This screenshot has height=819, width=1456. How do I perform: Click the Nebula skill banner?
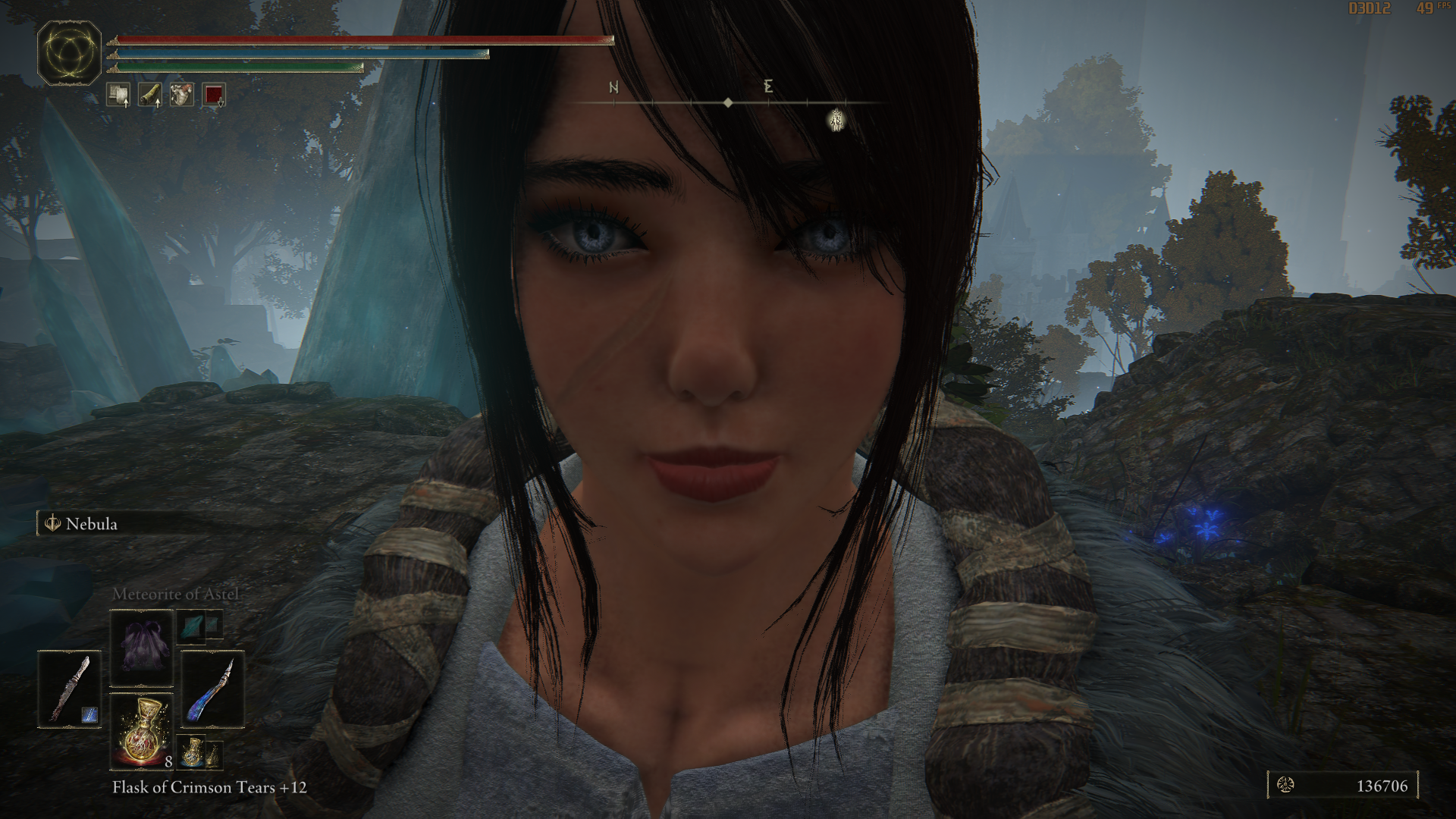[x=87, y=524]
